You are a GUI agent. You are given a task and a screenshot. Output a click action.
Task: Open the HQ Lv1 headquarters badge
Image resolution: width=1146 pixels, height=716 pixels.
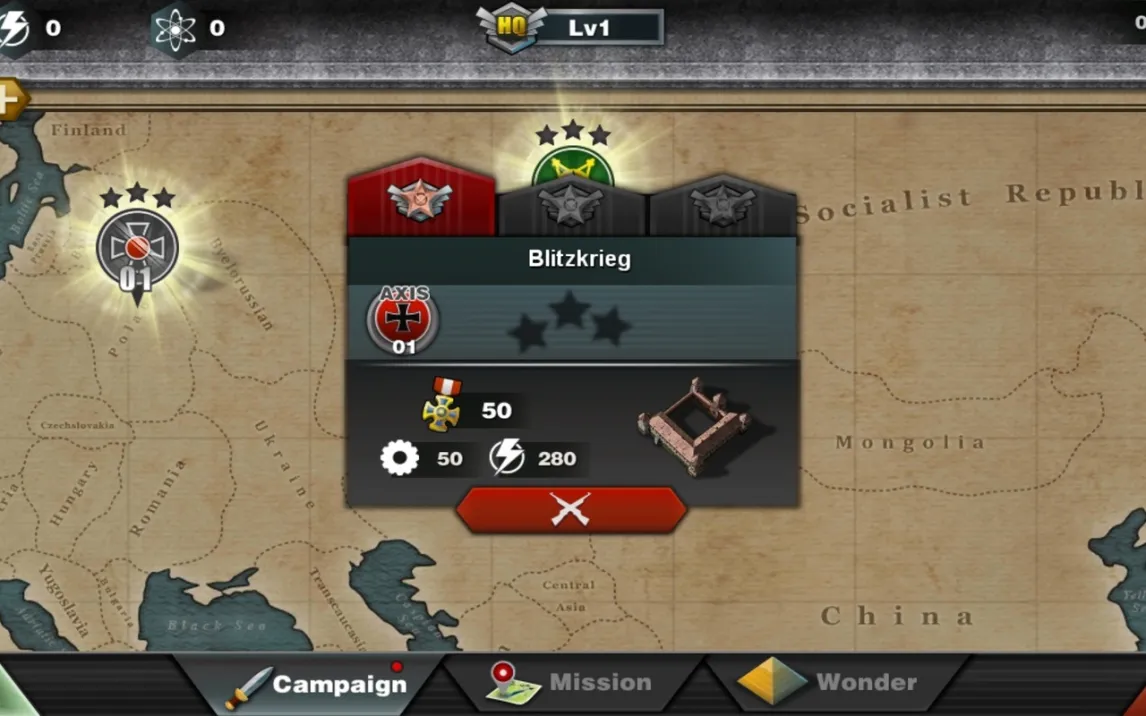(x=568, y=27)
